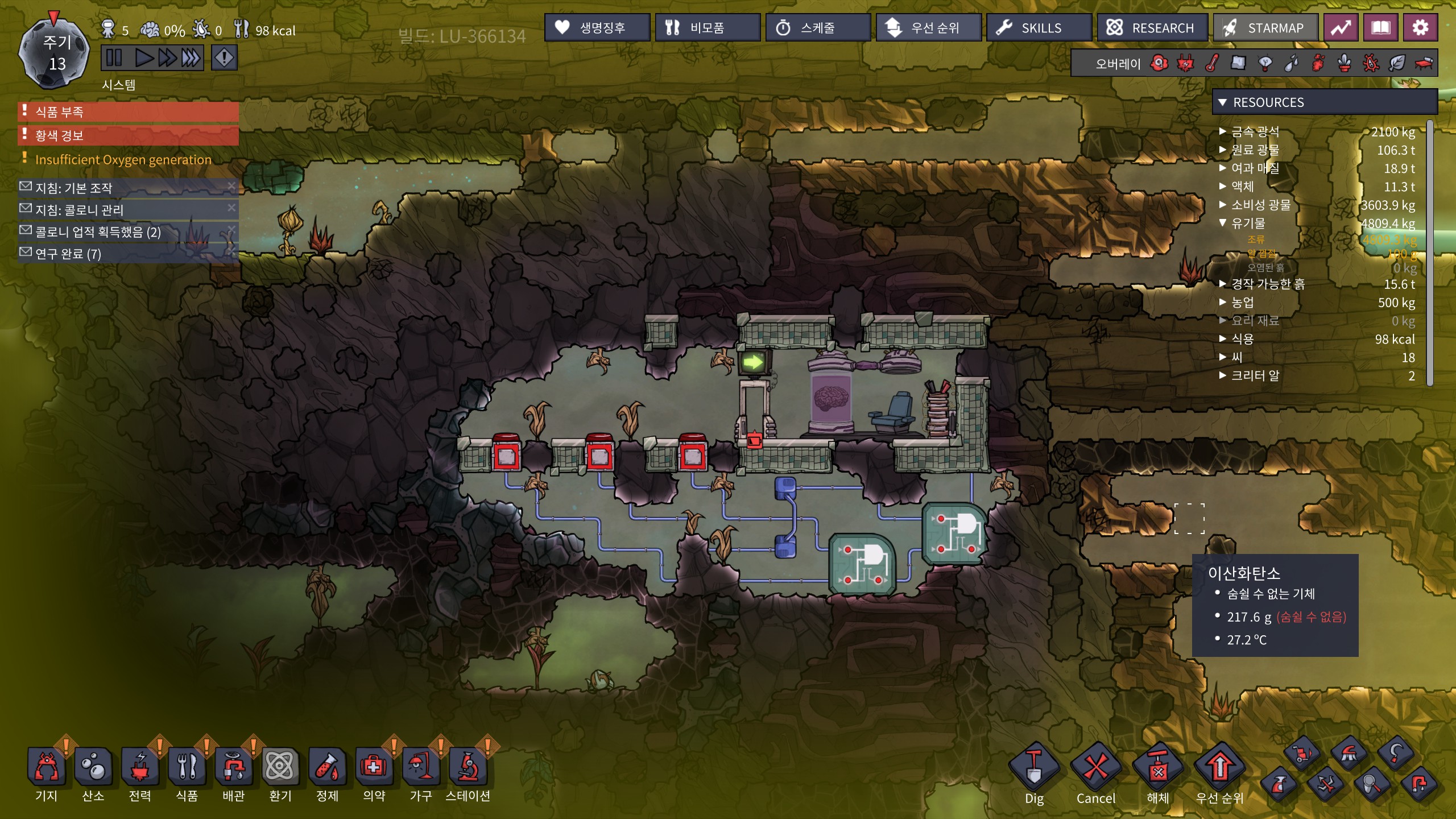Screen dimensions: 1456x819
Task: Open the STARMAP screen
Action: pos(1265,27)
